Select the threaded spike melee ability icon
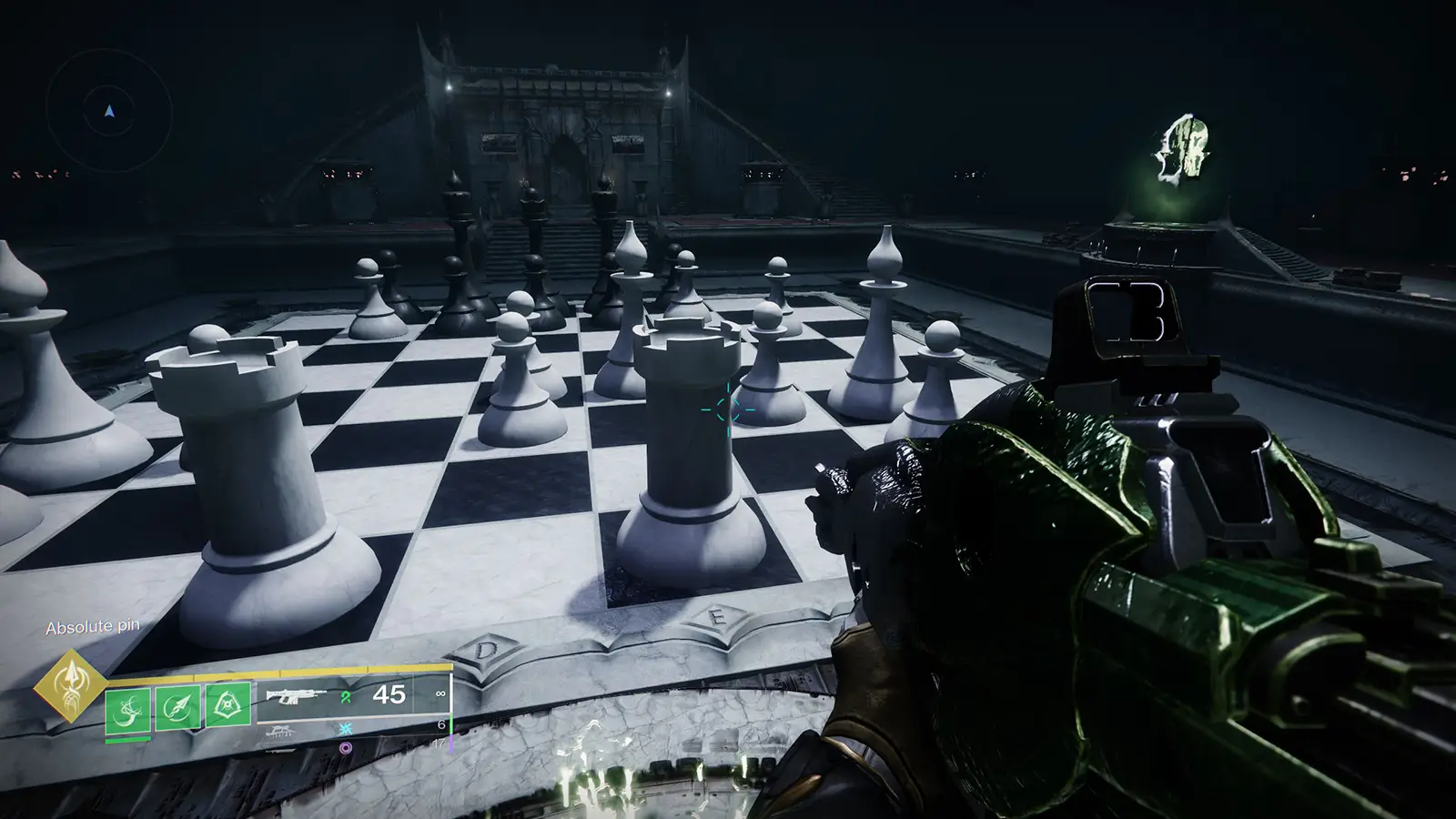This screenshot has height=819, width=1456. 178,706
